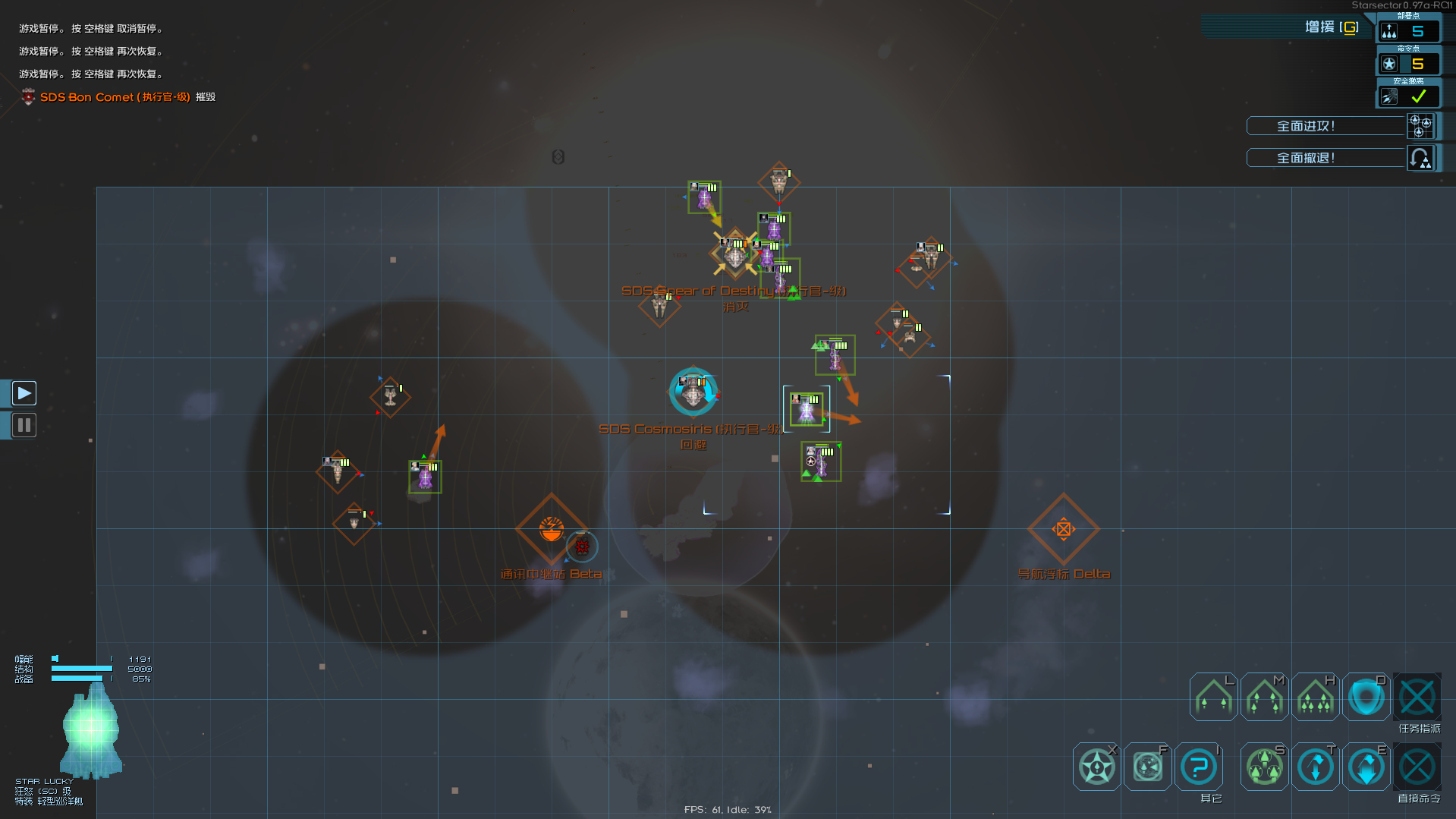The height and width of the screenshot is (819, 1456).
Task: Resume the game with the play button
Action: [x=24, y=392]
